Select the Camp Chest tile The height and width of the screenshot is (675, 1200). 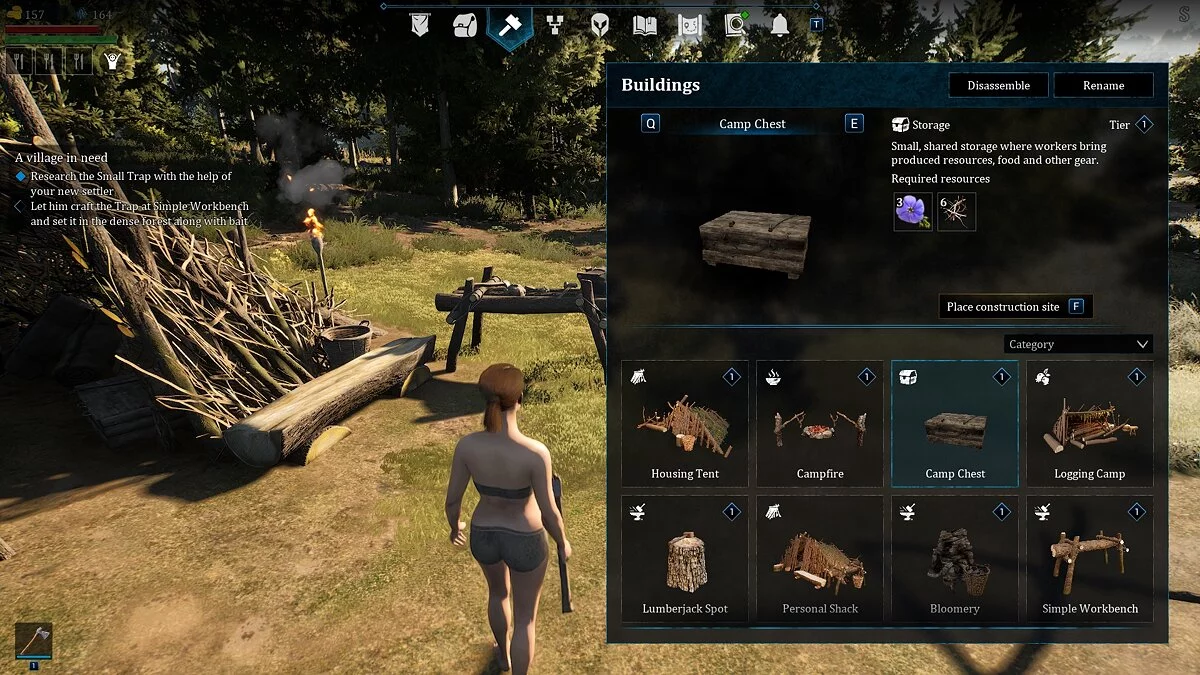coord(955,424)
